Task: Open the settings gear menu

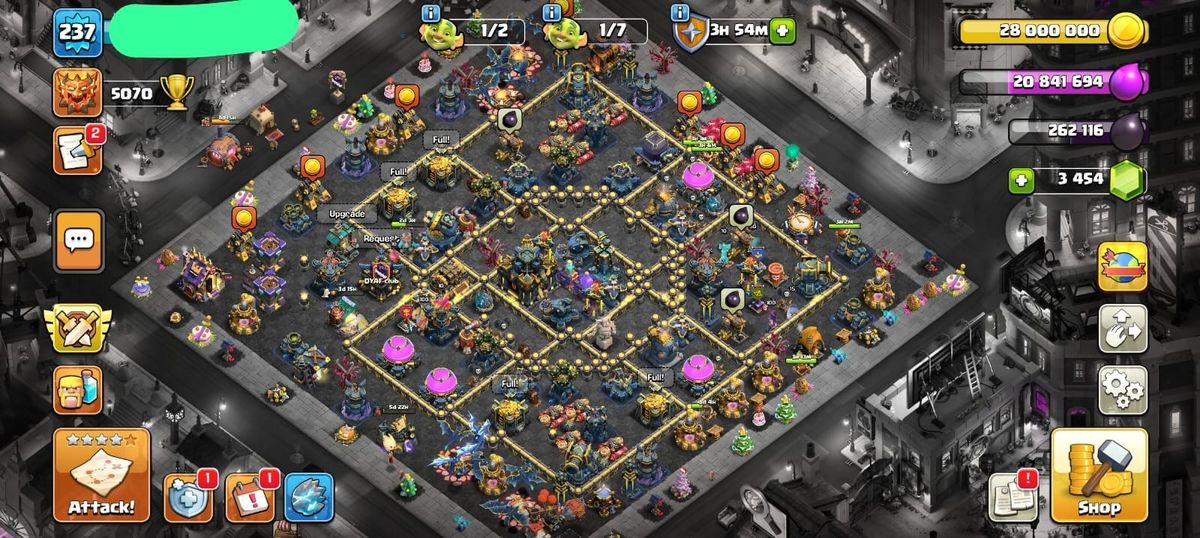Action: [x=1122, y=389]
